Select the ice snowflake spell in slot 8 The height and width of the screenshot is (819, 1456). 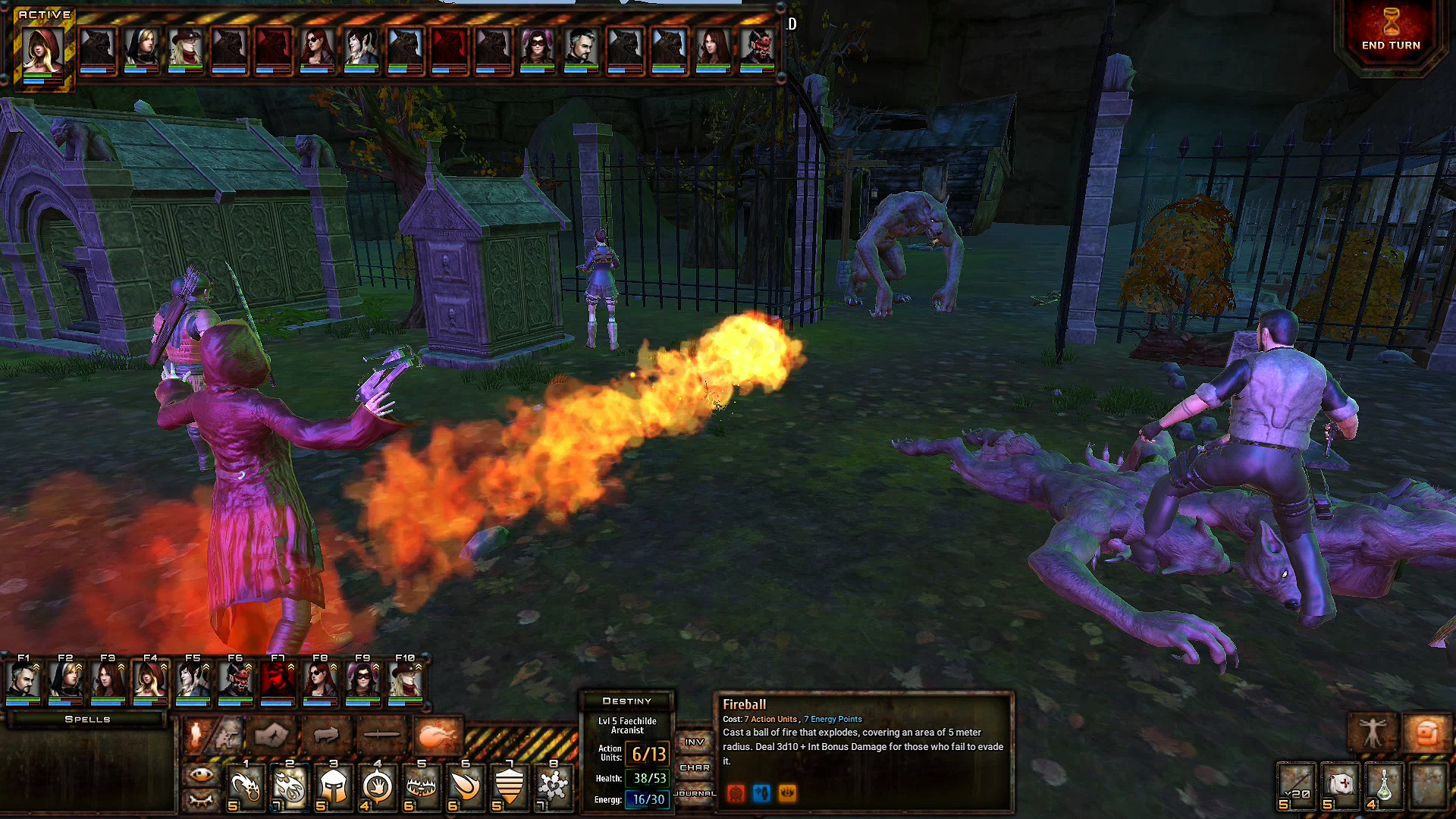click(x=554, y=787)
